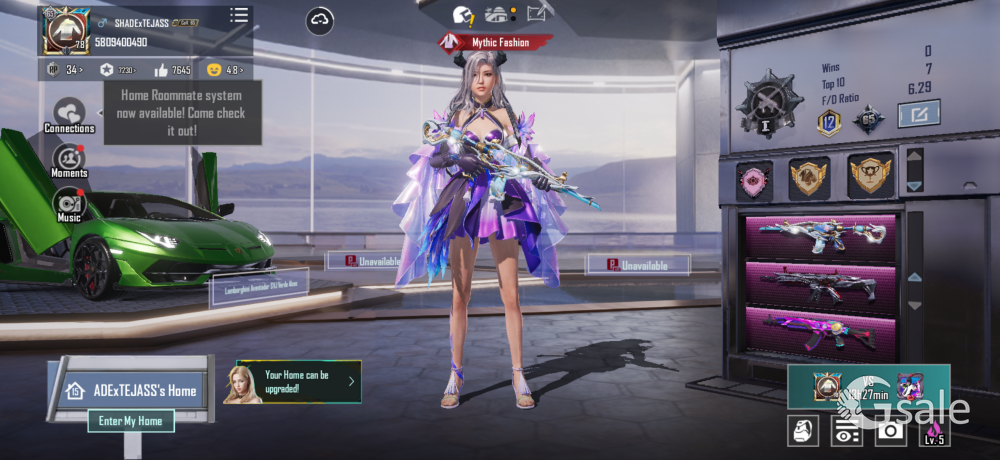Open the Music player icon
This screenshot has height=460, width=1000.
pyautogui.click(x=69, y=204)
